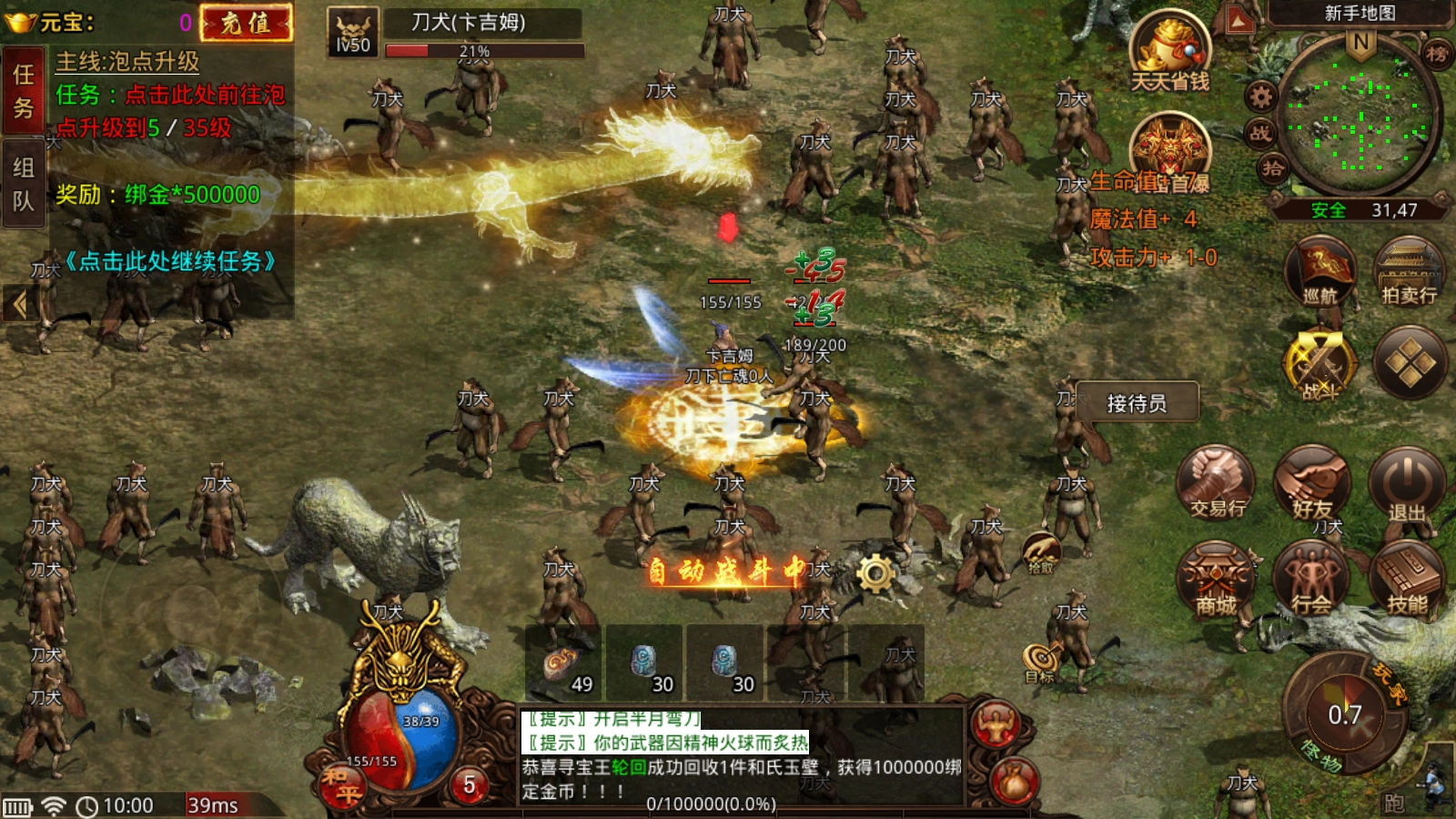Open the 交易行 trading house
The height and width of the screenshot is (819, 1456).
[1217, 484]
